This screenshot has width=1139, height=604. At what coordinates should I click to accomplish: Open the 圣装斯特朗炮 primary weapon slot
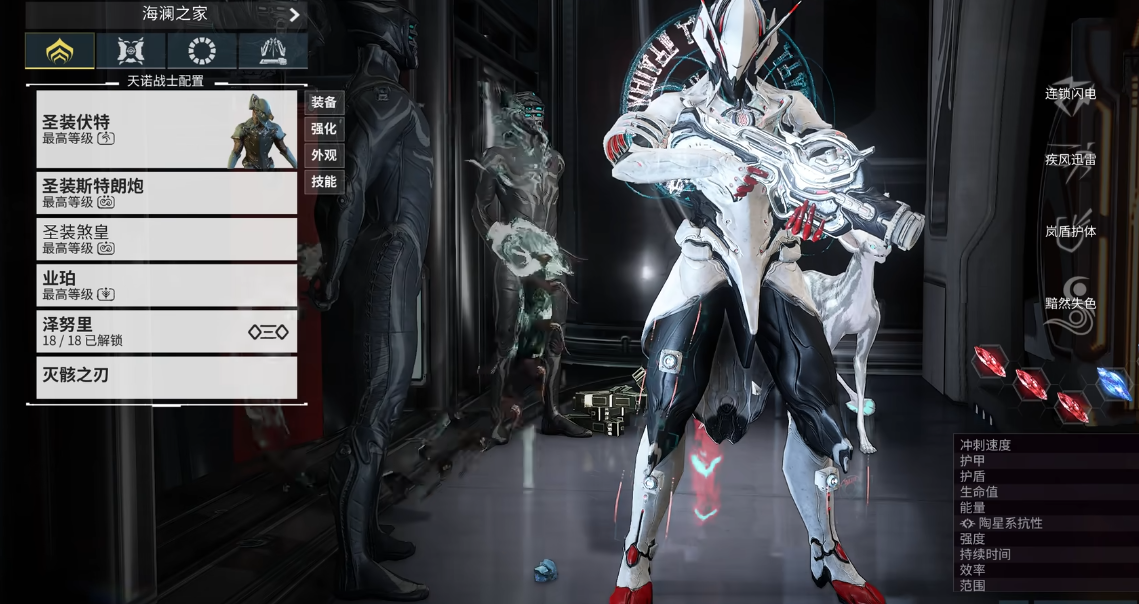point(166,193)
